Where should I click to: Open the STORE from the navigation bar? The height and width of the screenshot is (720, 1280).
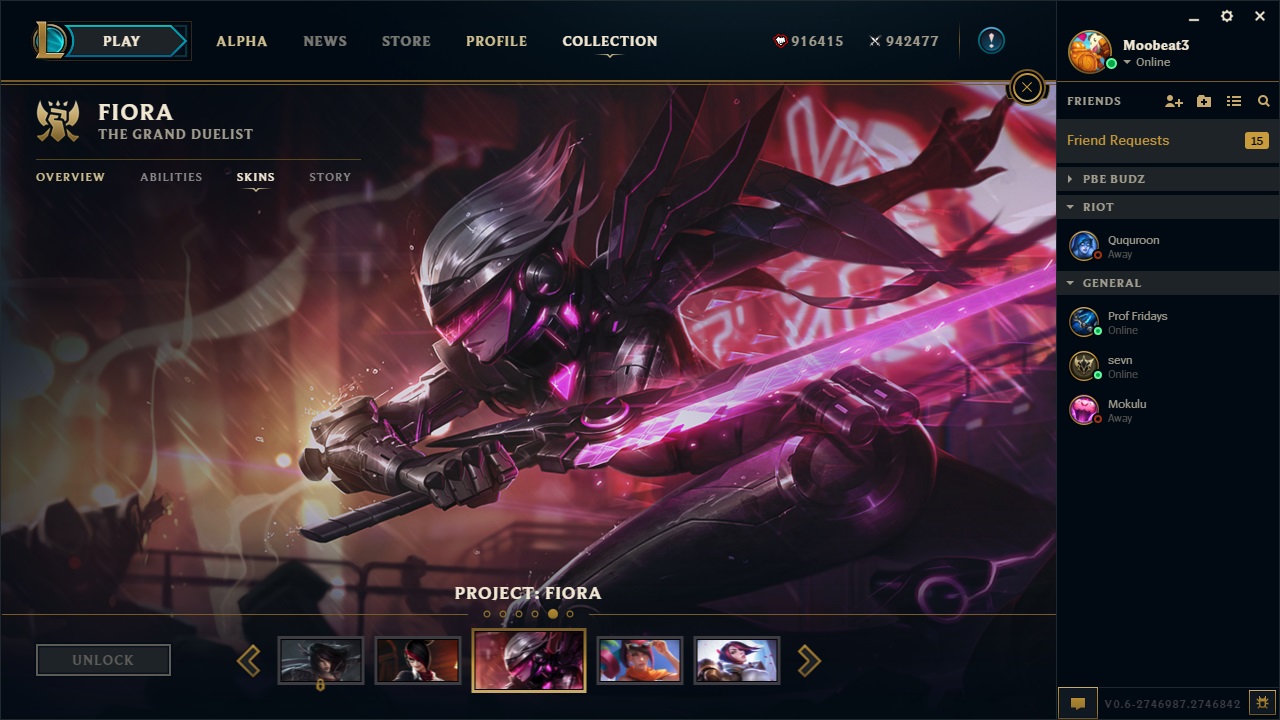pos(405,41)
